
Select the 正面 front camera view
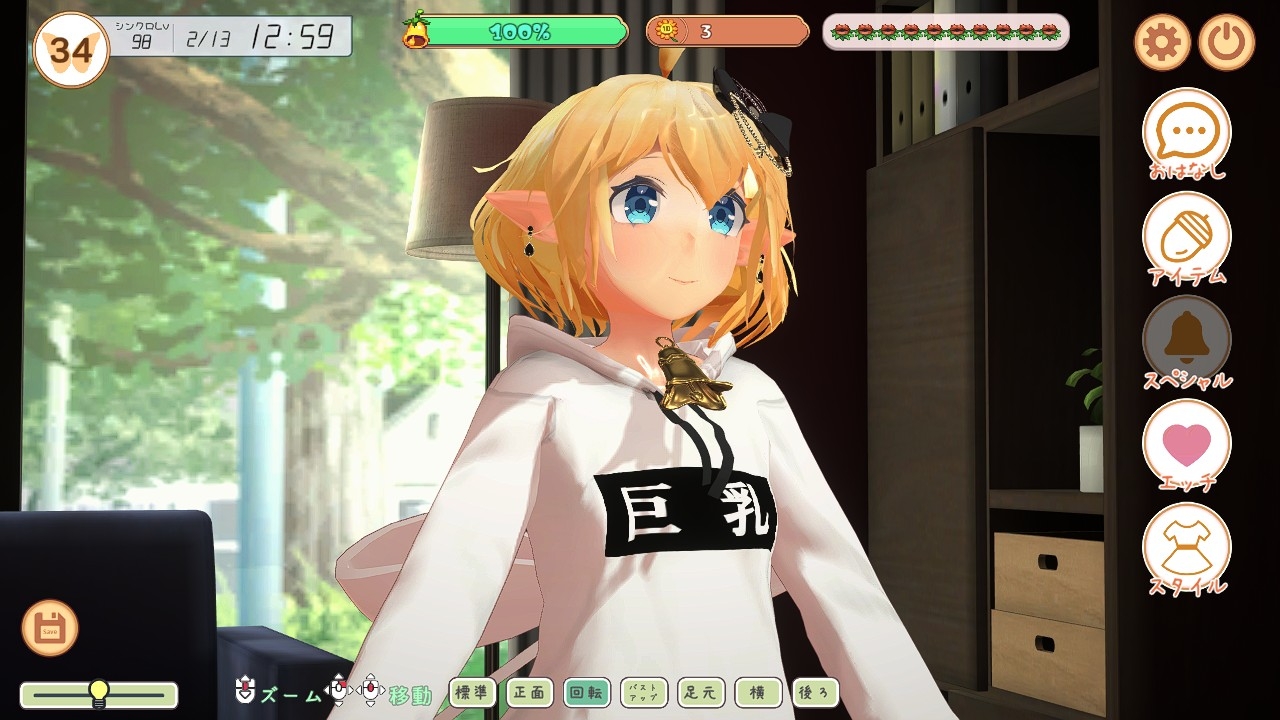point(529,692)
